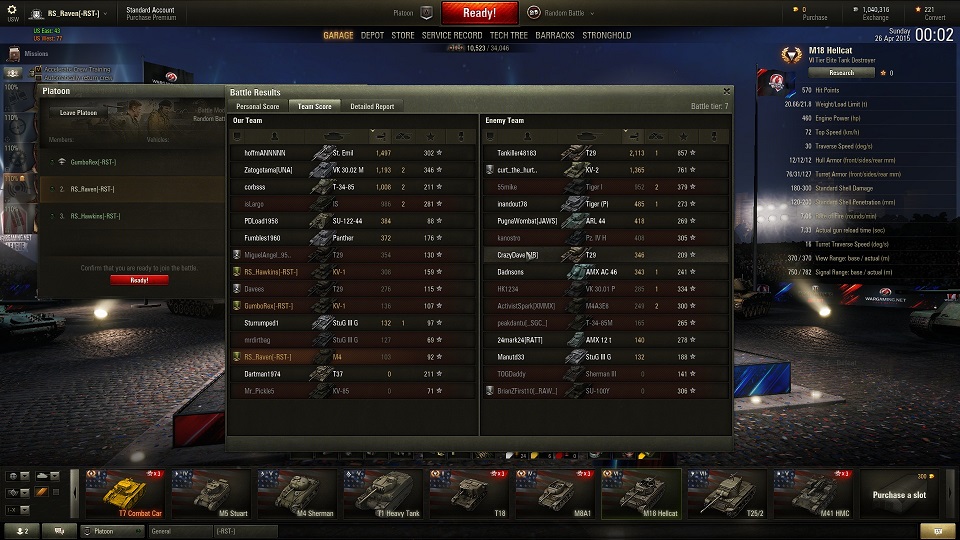The width and height of the screenshot is (960, 540).
Task: Open the Barracks menu
Action: [555, 35]
